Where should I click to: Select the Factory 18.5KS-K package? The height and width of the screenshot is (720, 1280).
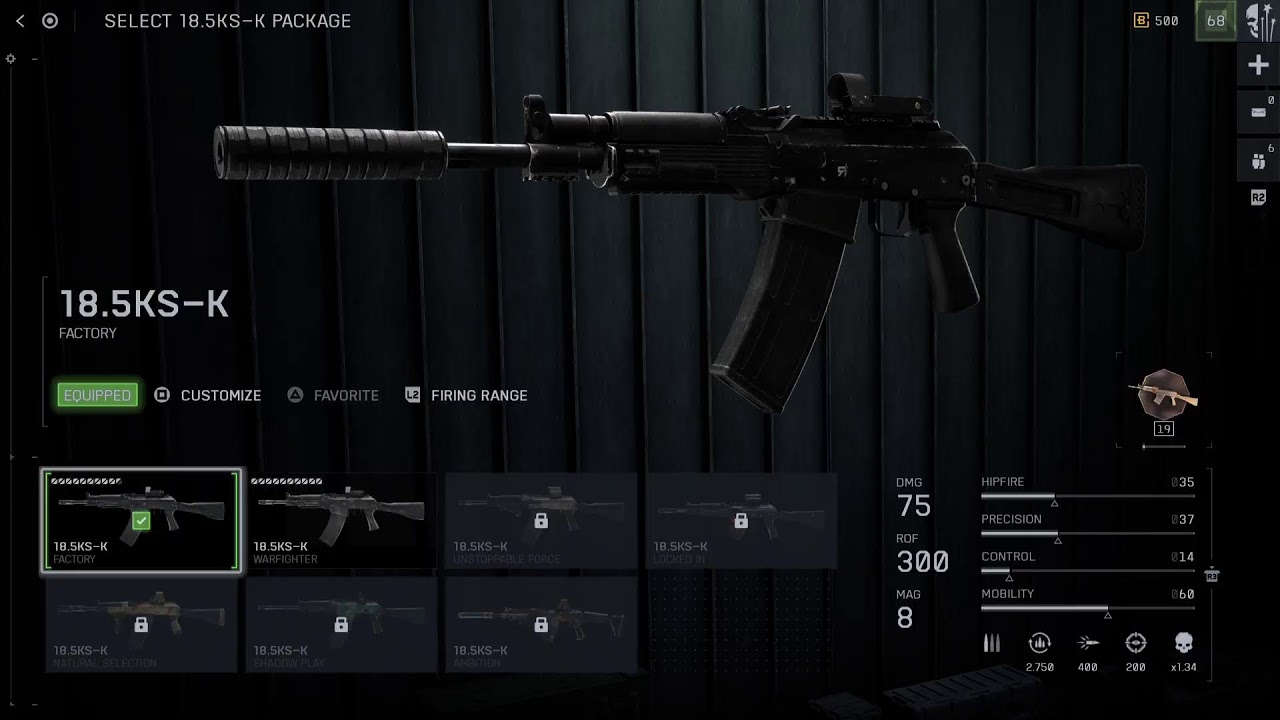point(141,520)
